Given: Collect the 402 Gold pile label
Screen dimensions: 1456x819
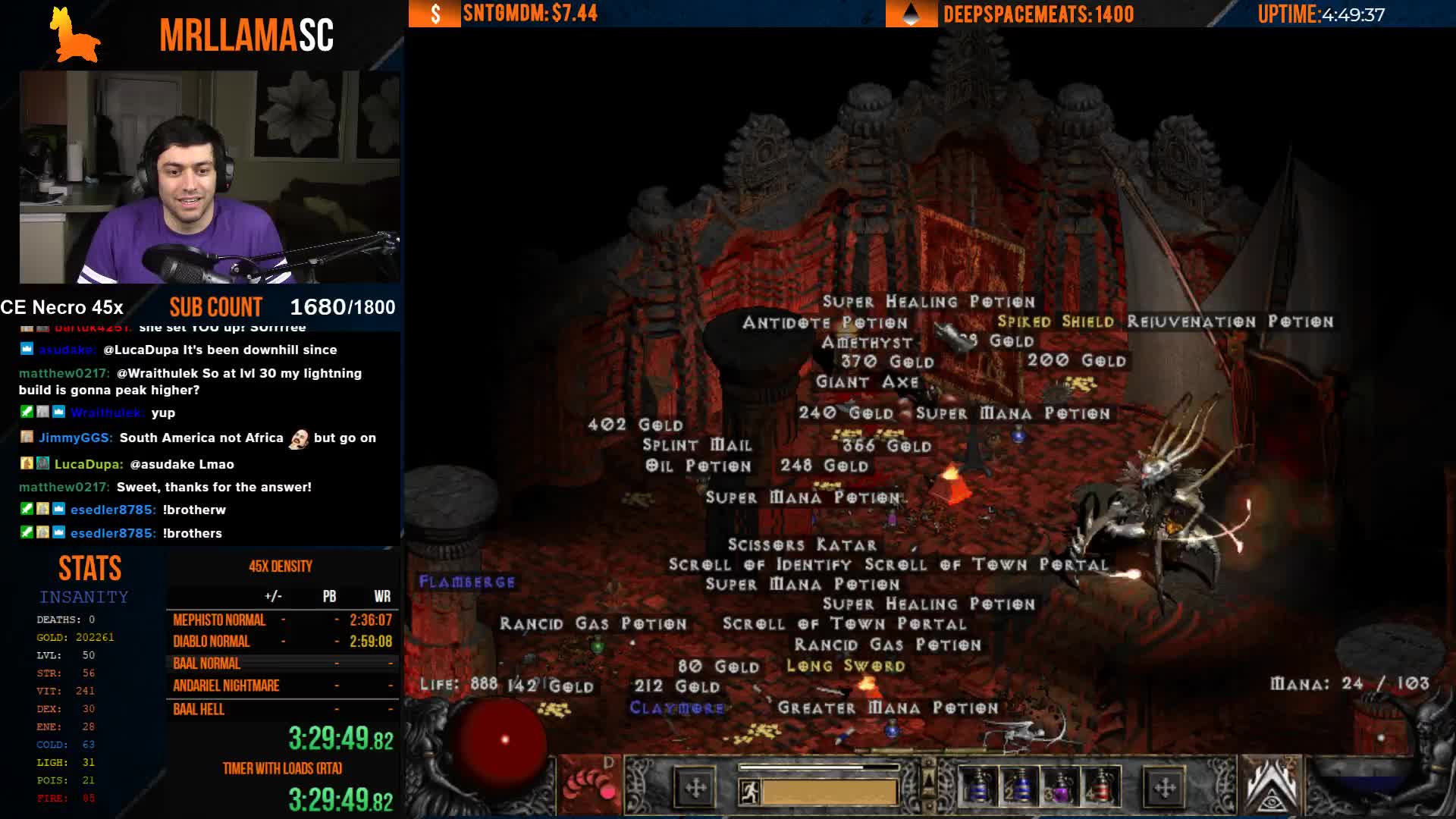Looking at the screenshot, I should tap(635, 425).
